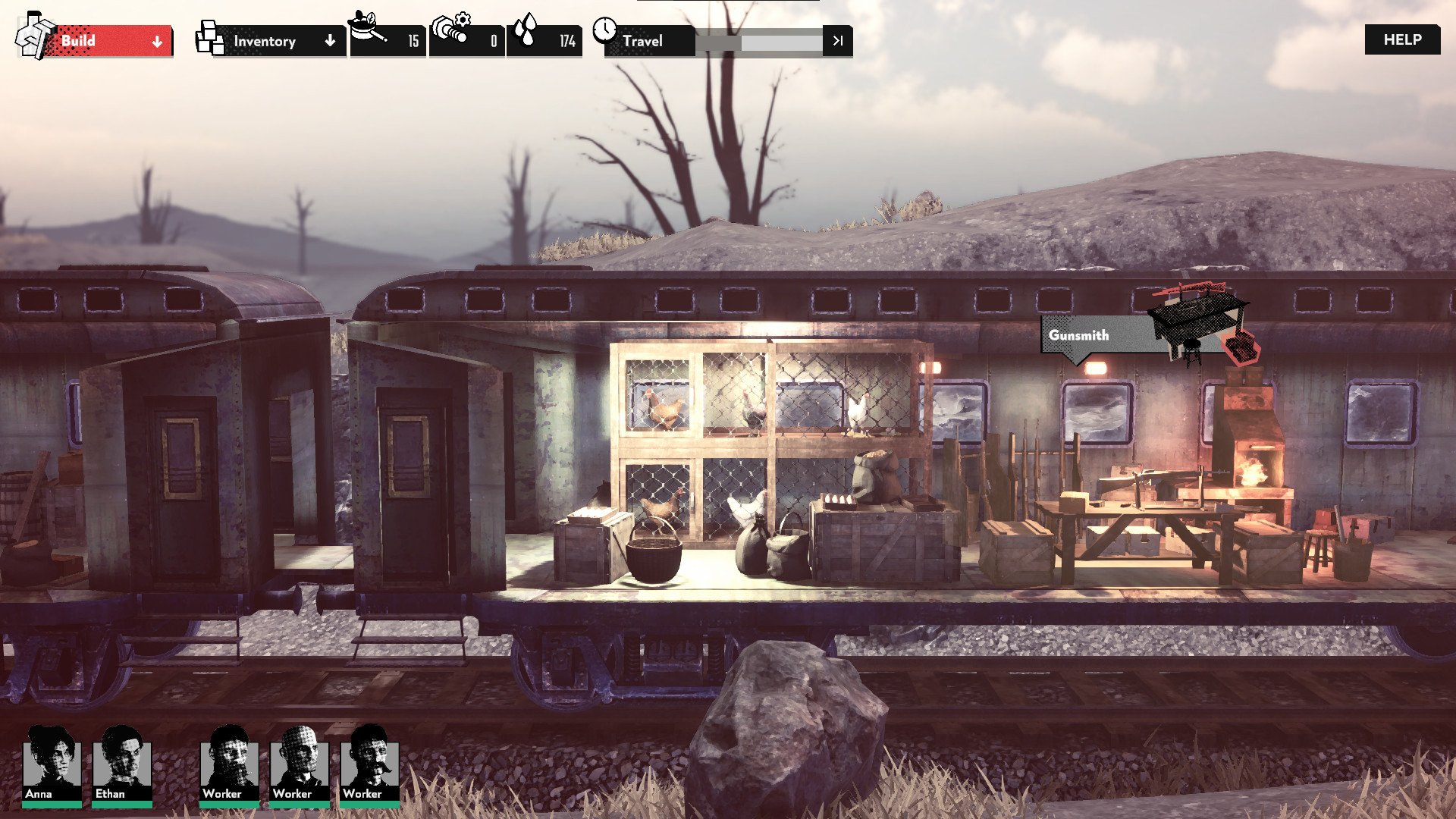Select Anna's character portrait
This screenshot has height=819, width=1456.
(x=51, y=764)
